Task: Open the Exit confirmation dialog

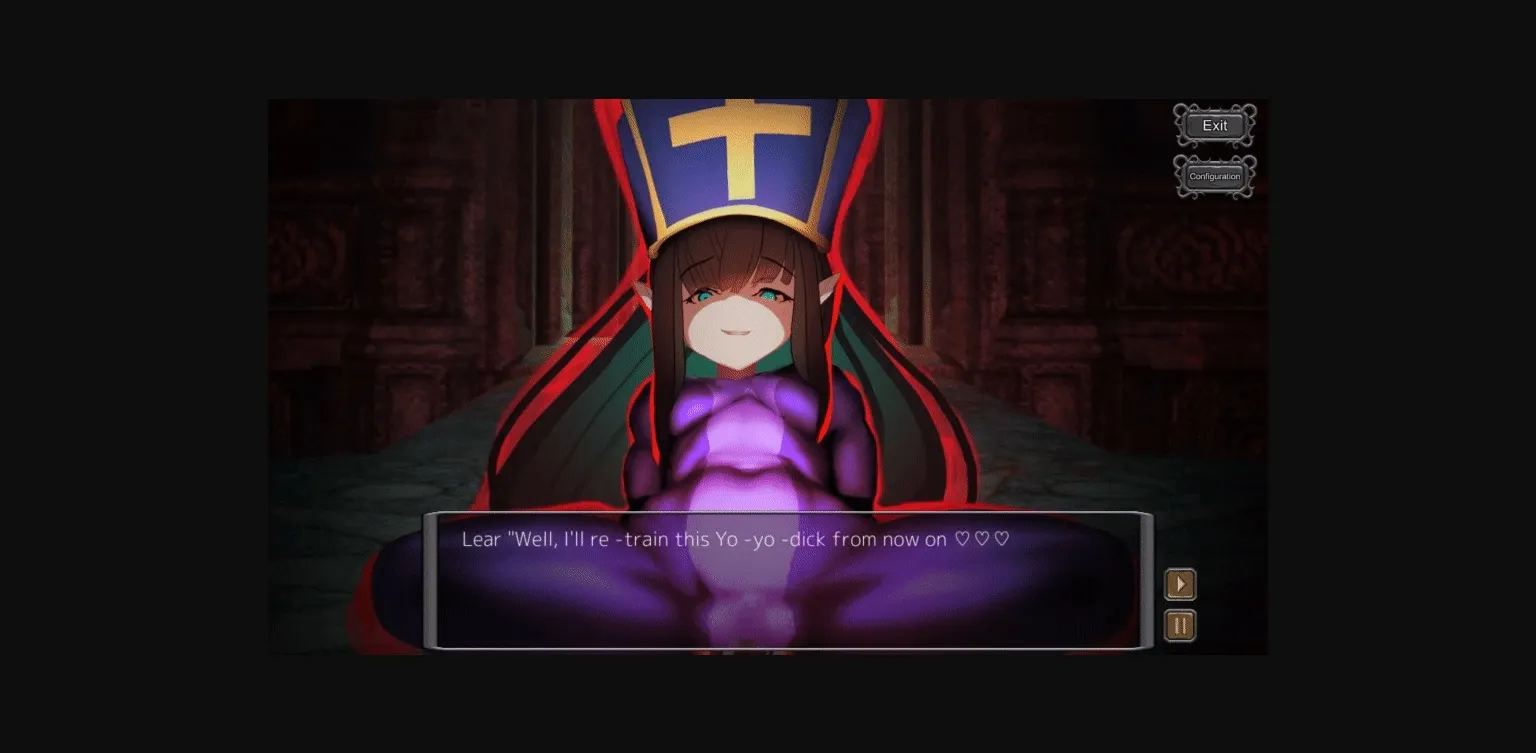Action: coord(1214,125)
